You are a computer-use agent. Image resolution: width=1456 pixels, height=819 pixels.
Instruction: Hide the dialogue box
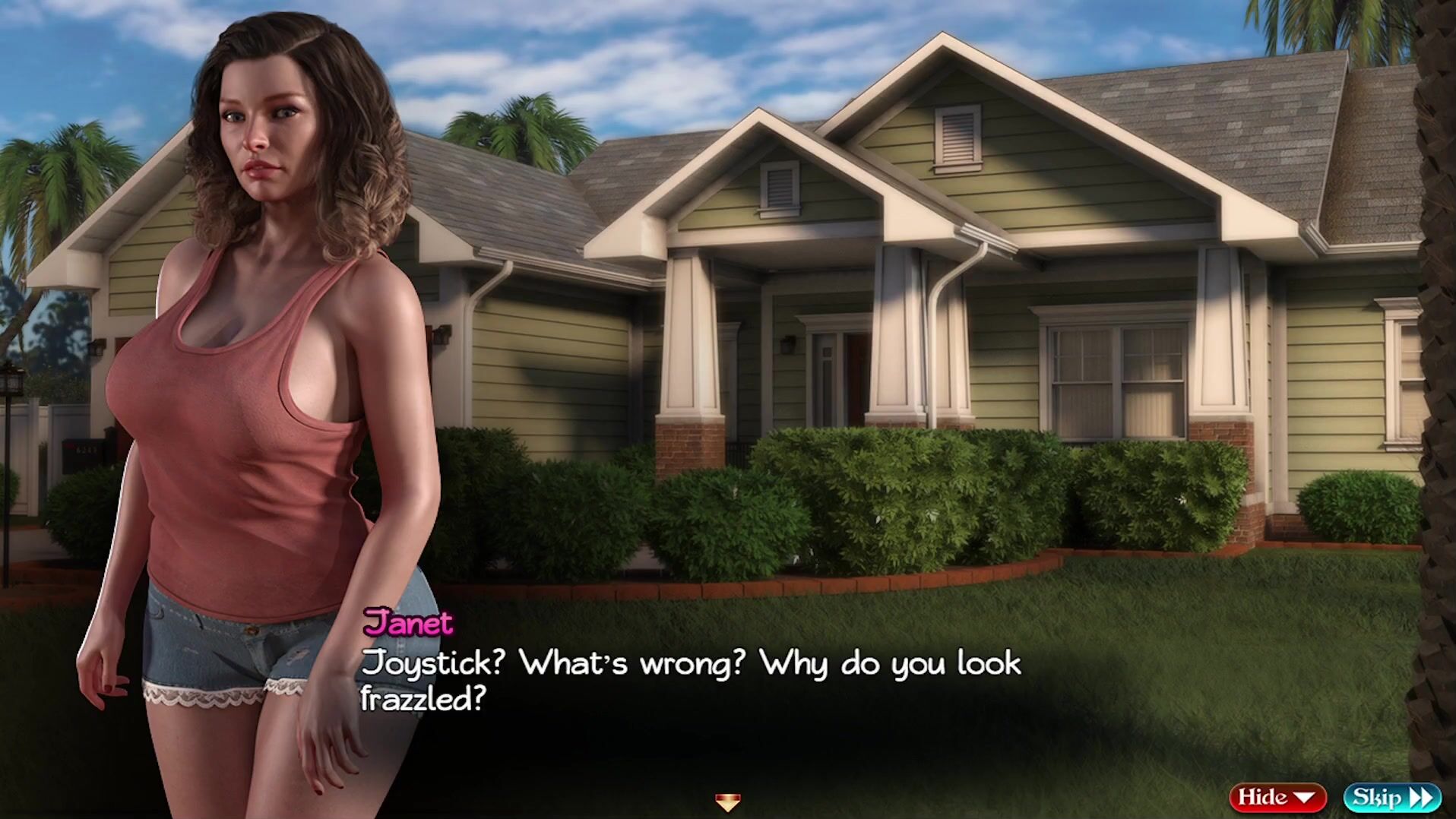[1277, 797]
